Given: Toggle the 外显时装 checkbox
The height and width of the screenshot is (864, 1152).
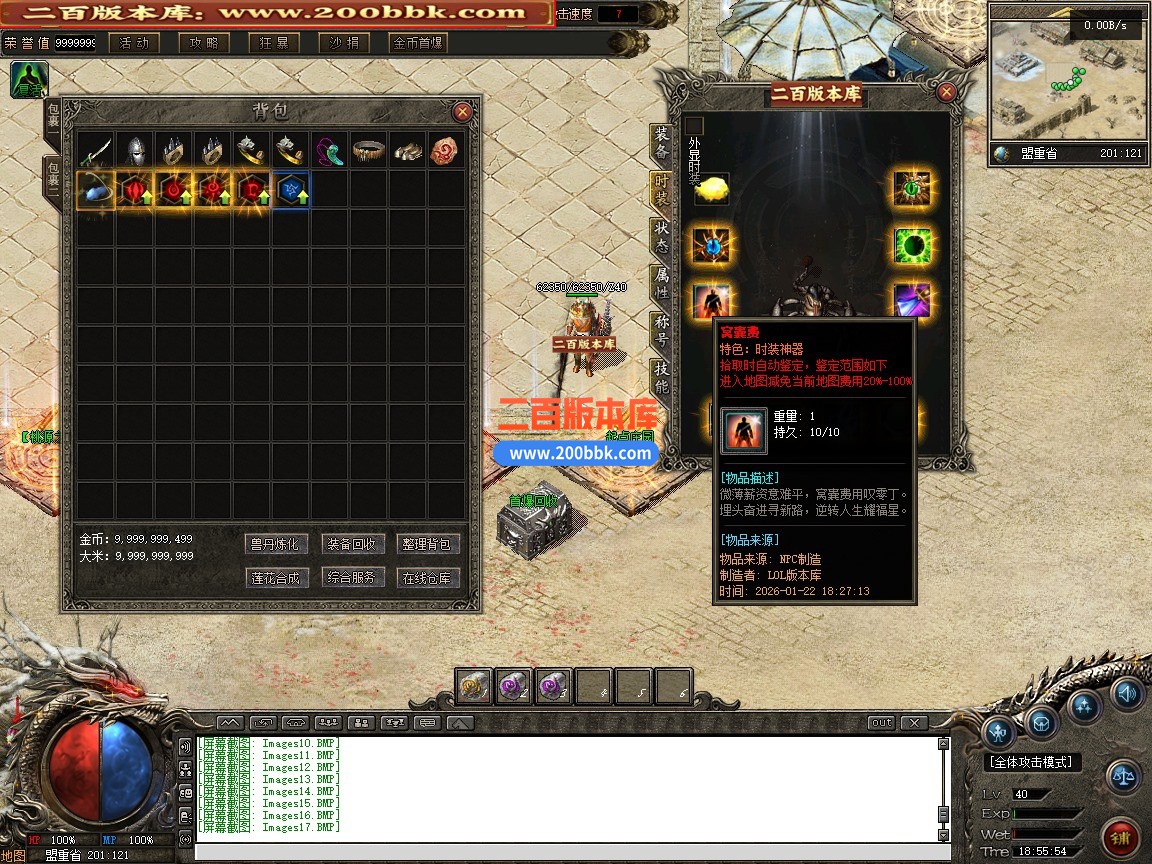Looking at the screenshot, I should (695, 126).
